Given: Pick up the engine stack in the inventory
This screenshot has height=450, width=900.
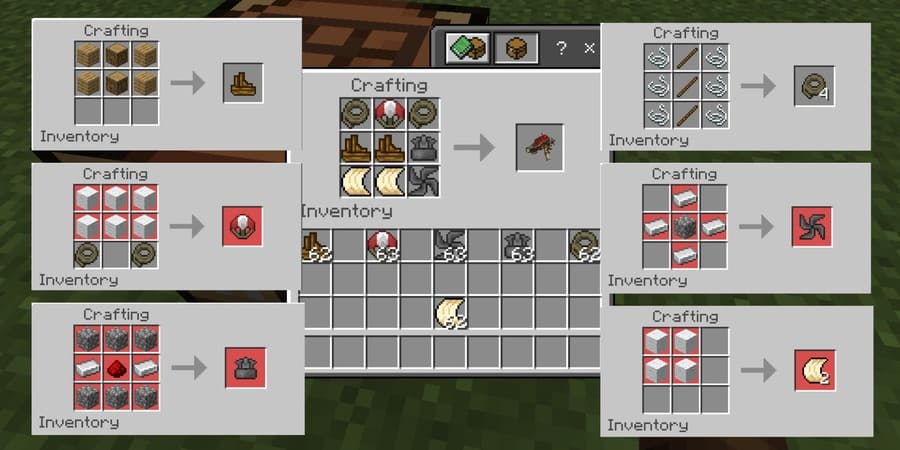Looking at the screenshot, I should tap(518, 244).
